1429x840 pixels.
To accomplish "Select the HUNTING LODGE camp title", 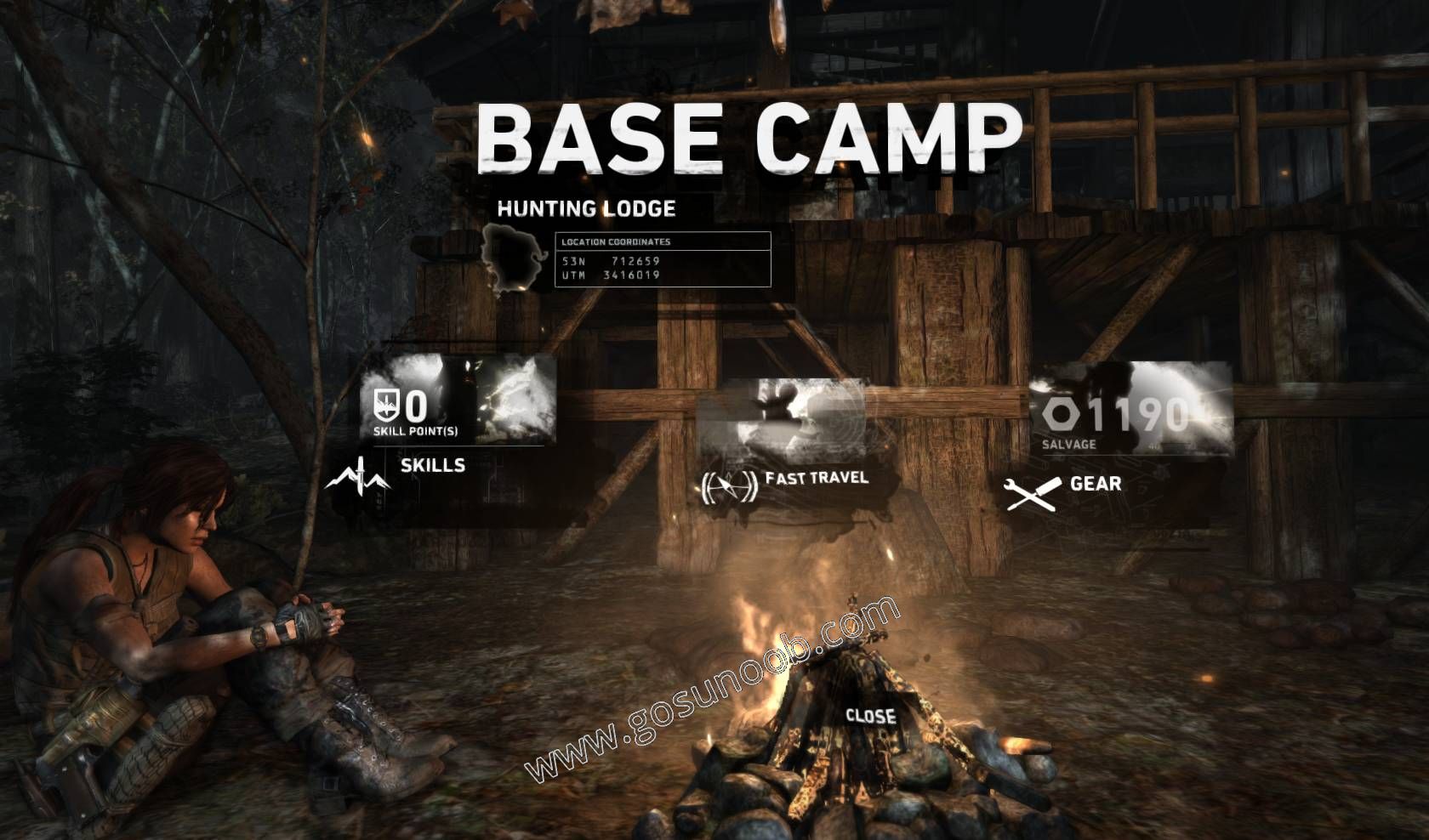I will coord(585,207).
